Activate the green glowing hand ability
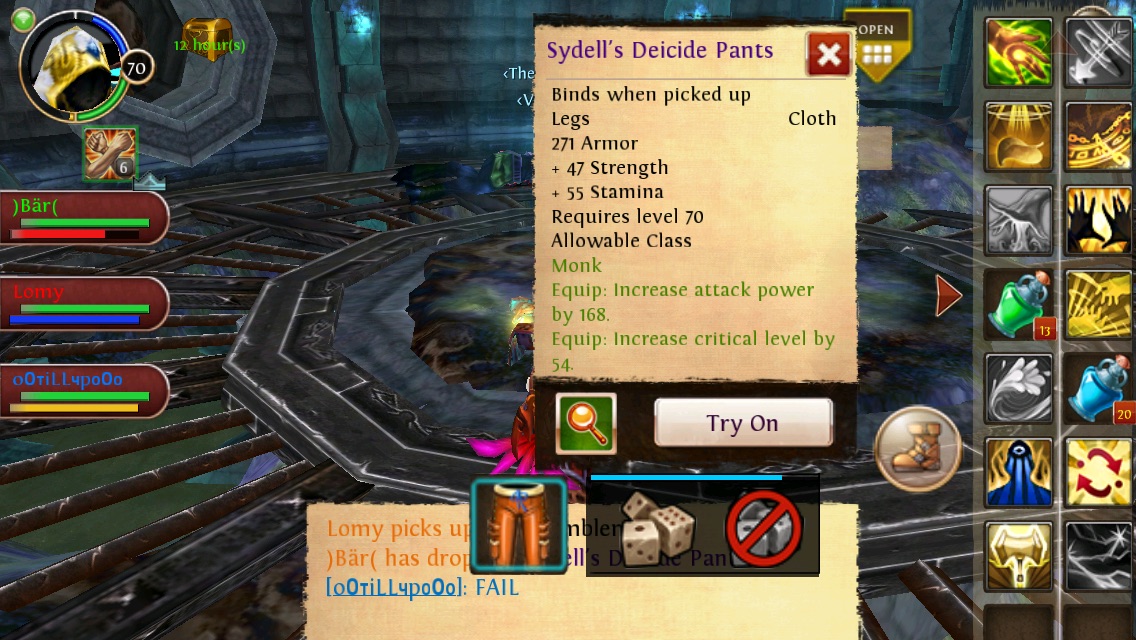Viewport: 1136px width, 640px height. (1018, 52)
